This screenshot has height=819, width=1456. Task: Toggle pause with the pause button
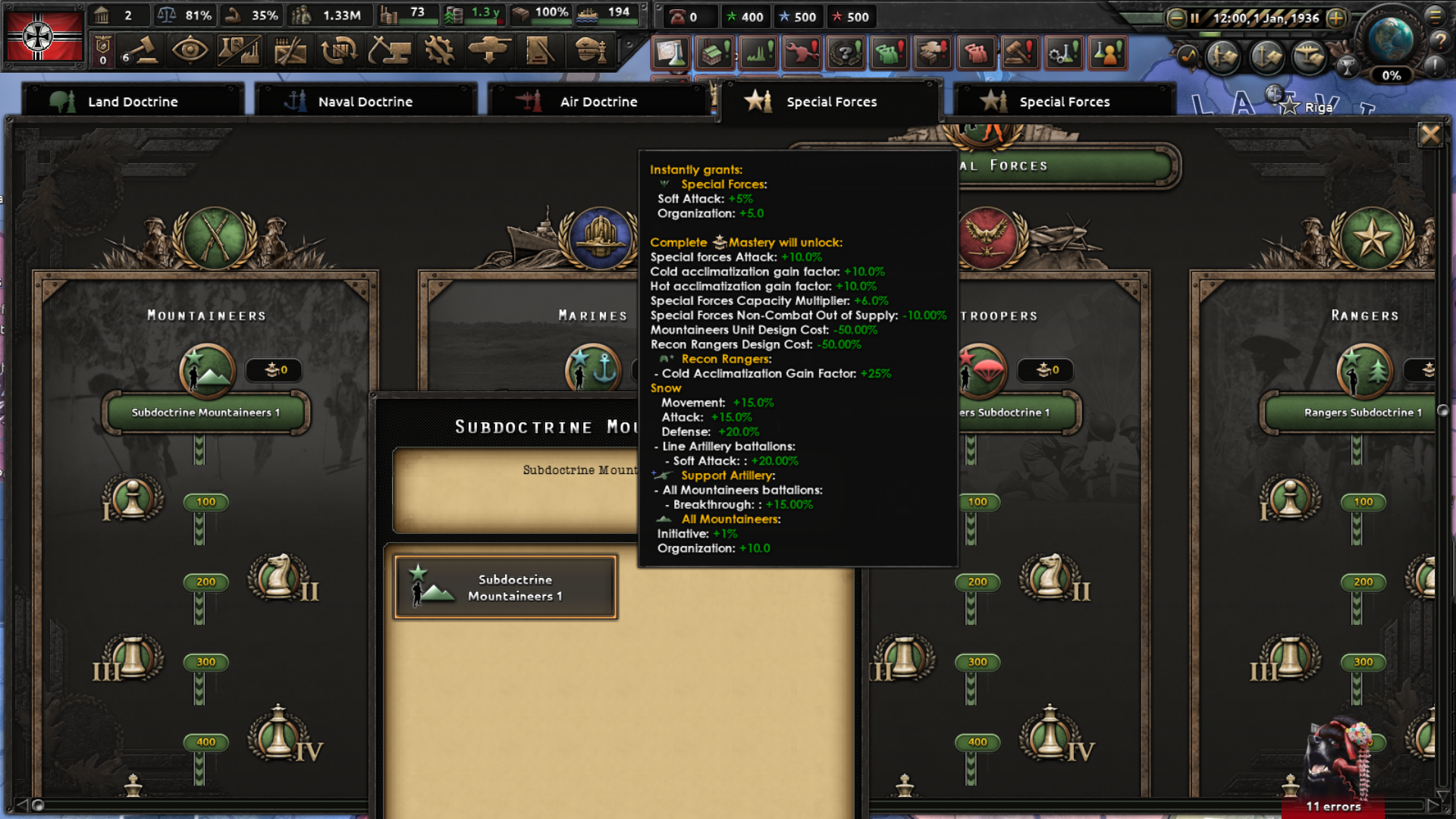point(1196,17)
